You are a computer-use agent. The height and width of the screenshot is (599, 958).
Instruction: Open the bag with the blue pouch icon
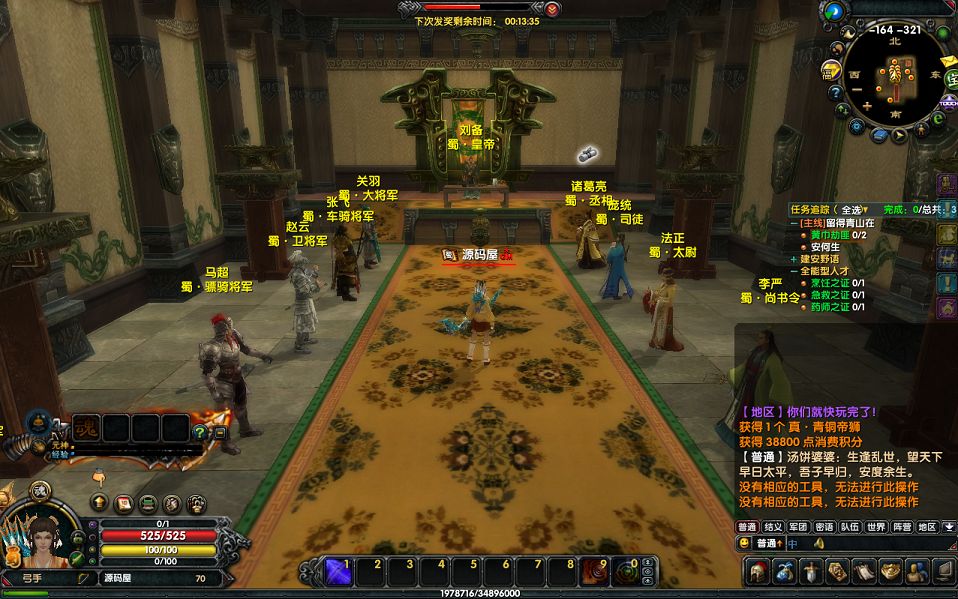point(784,571)
